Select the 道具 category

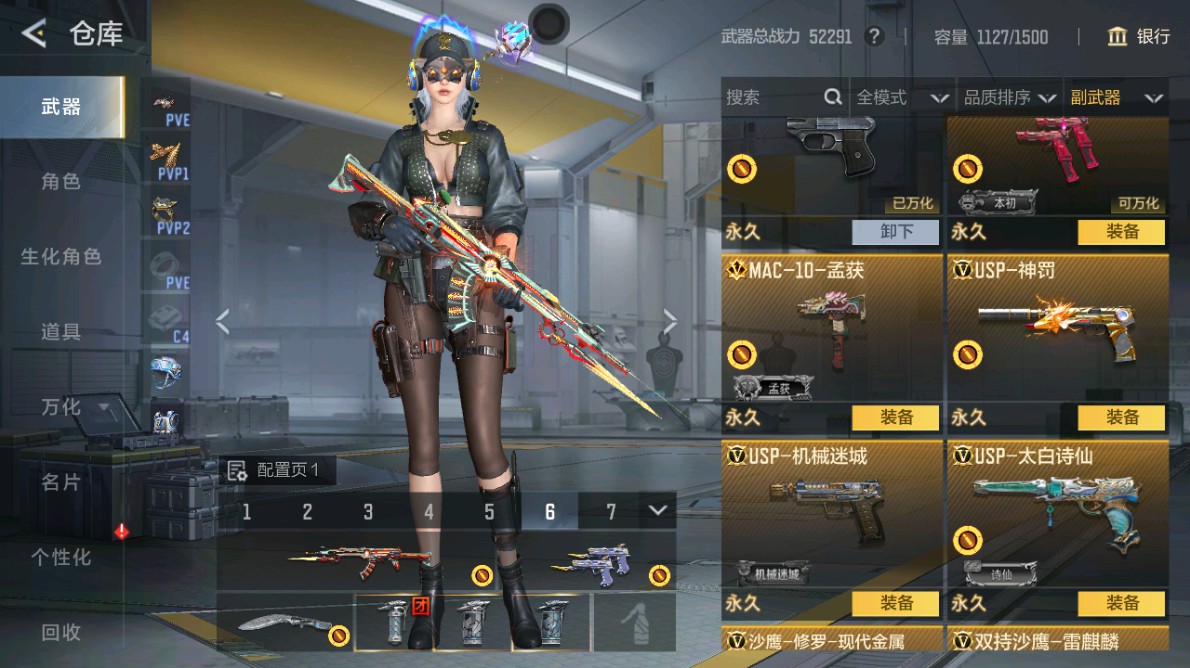(61, 332)
